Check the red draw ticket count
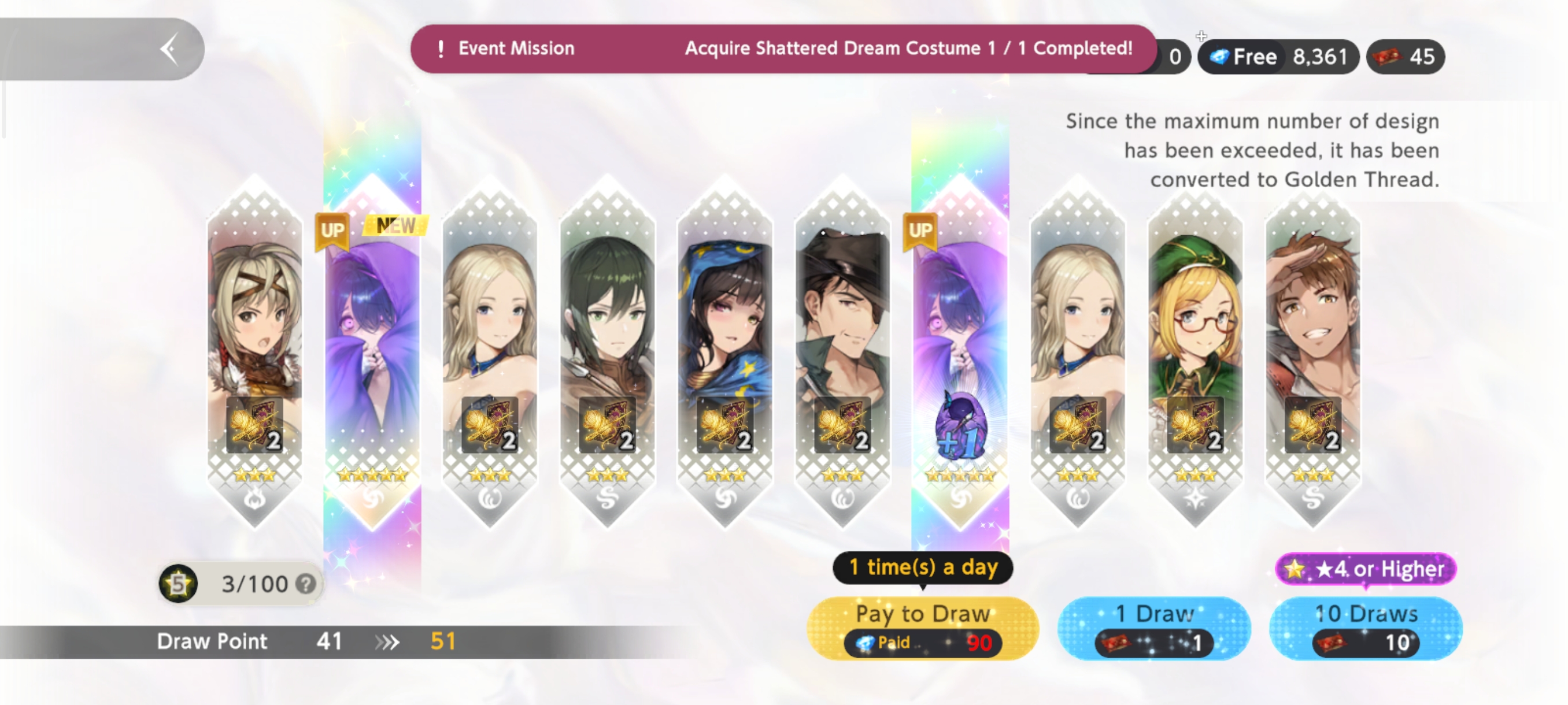Screen dimensions: 1568x705 [x=1406, y=57]
